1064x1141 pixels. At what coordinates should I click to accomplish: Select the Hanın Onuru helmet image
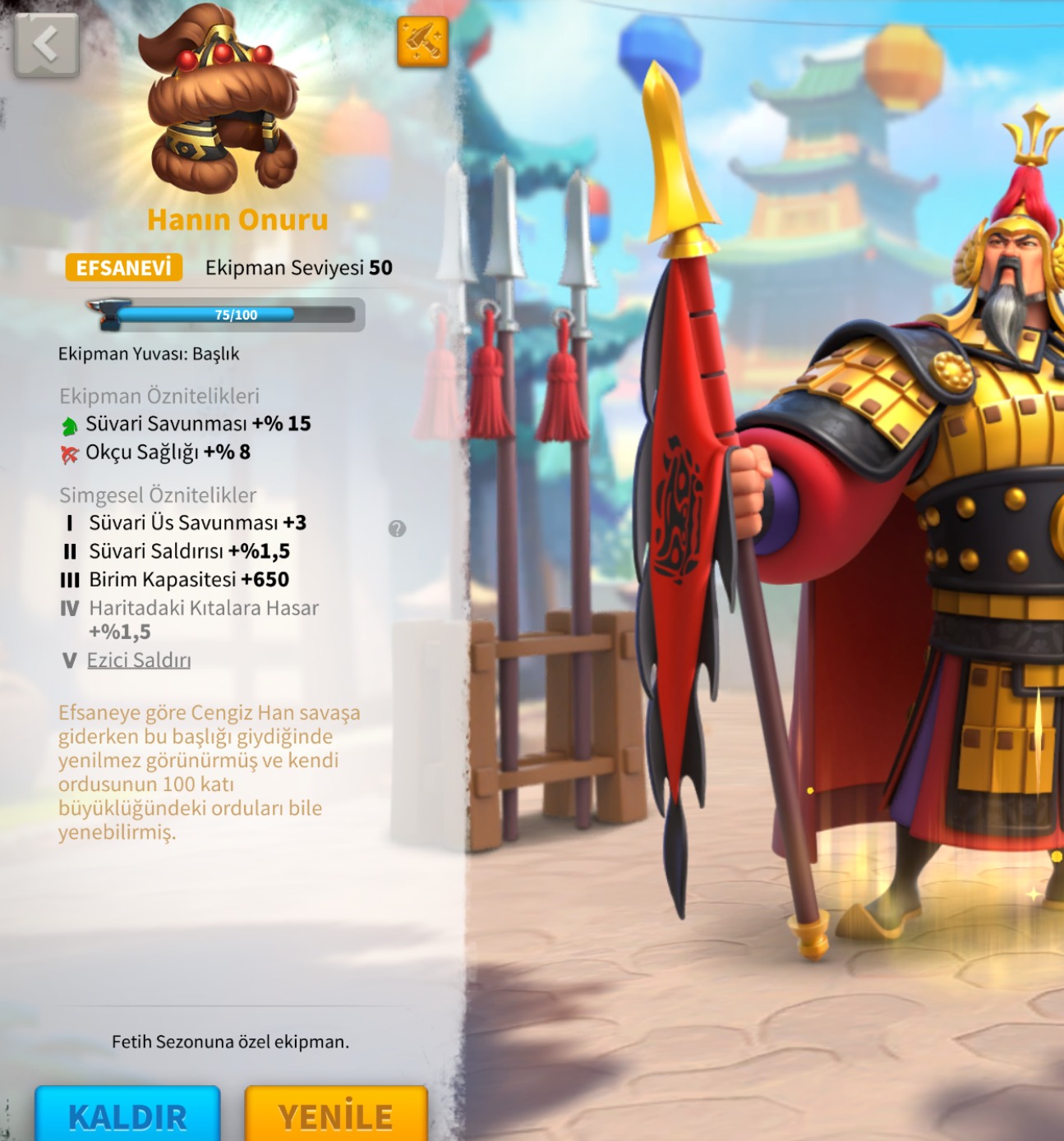(x=220, y=103)
